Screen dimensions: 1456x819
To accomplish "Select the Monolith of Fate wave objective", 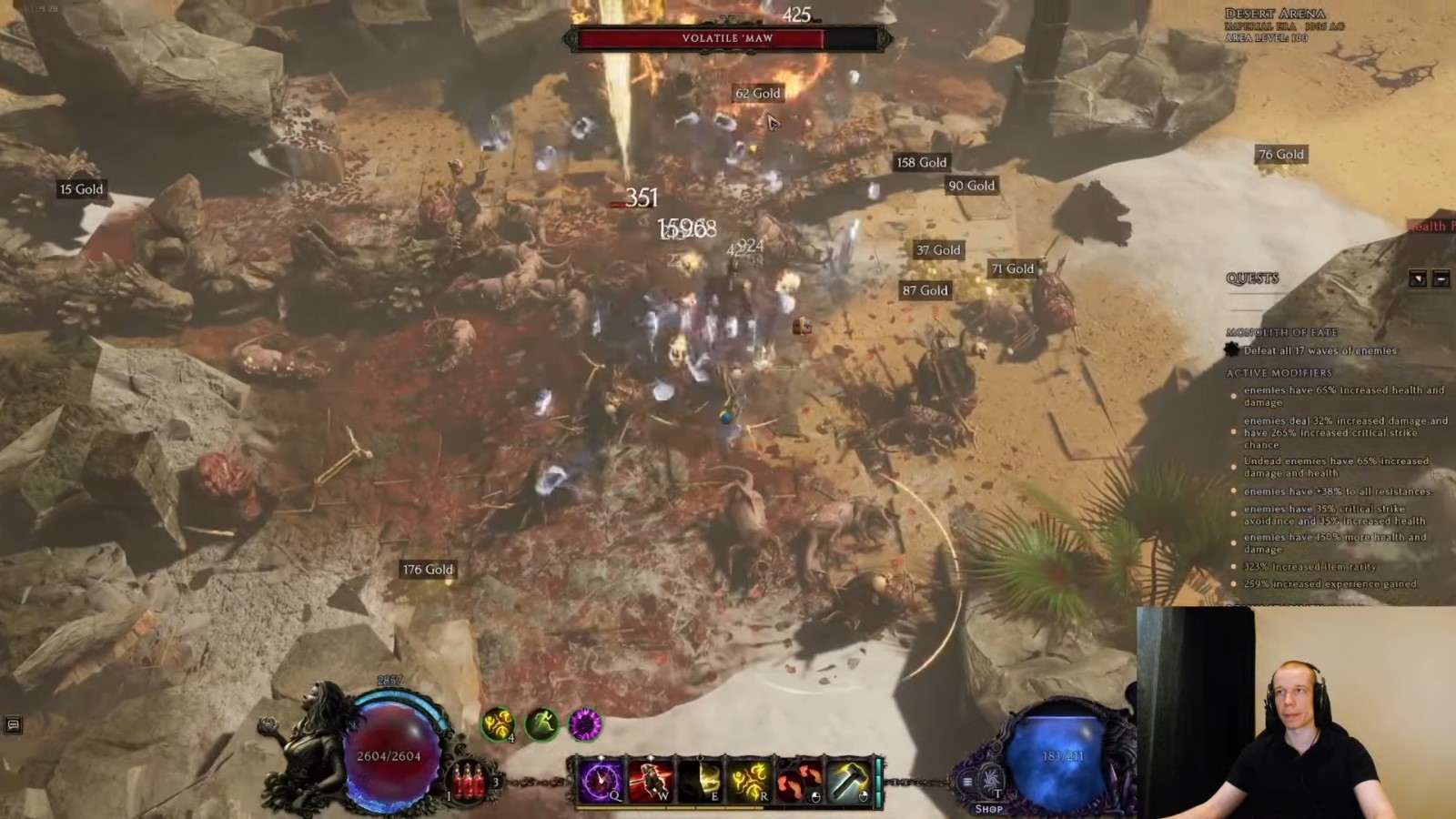I will click(1319, 350).
